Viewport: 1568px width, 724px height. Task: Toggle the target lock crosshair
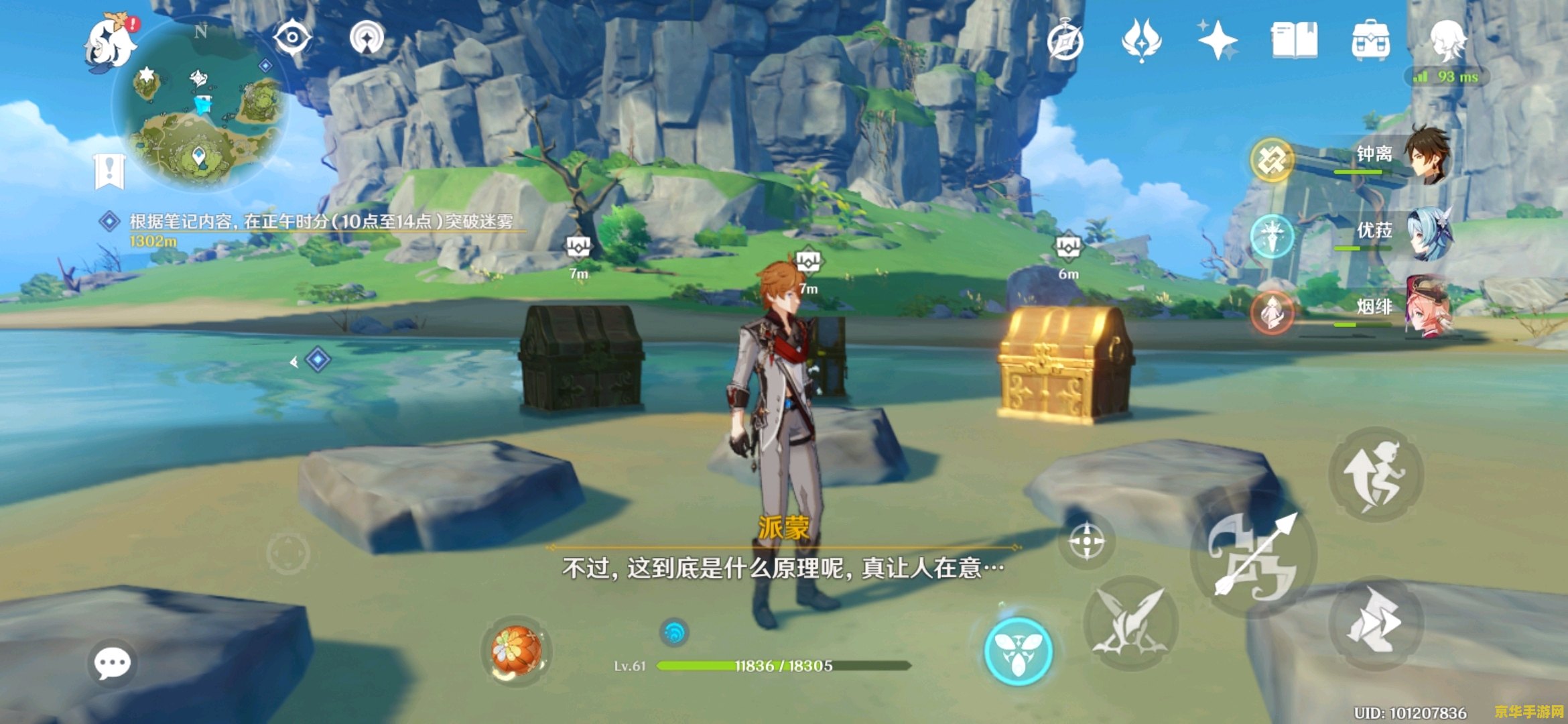pos(1088,541)
